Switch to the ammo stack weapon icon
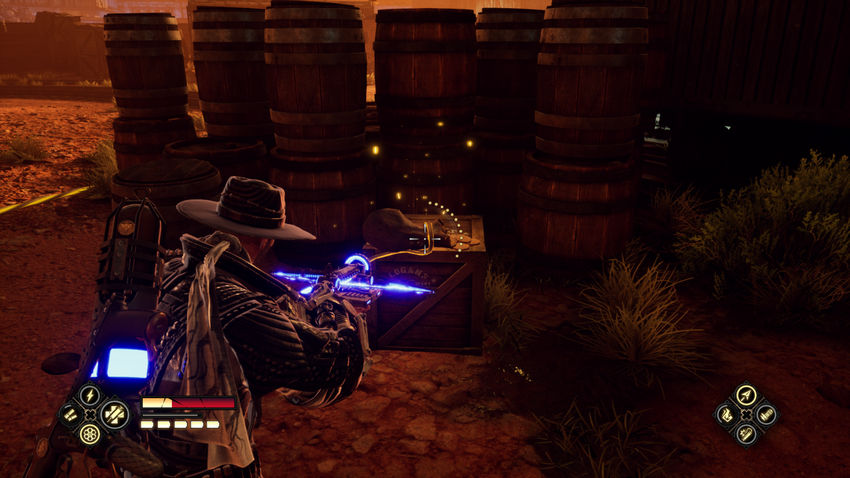 point(767,414)
